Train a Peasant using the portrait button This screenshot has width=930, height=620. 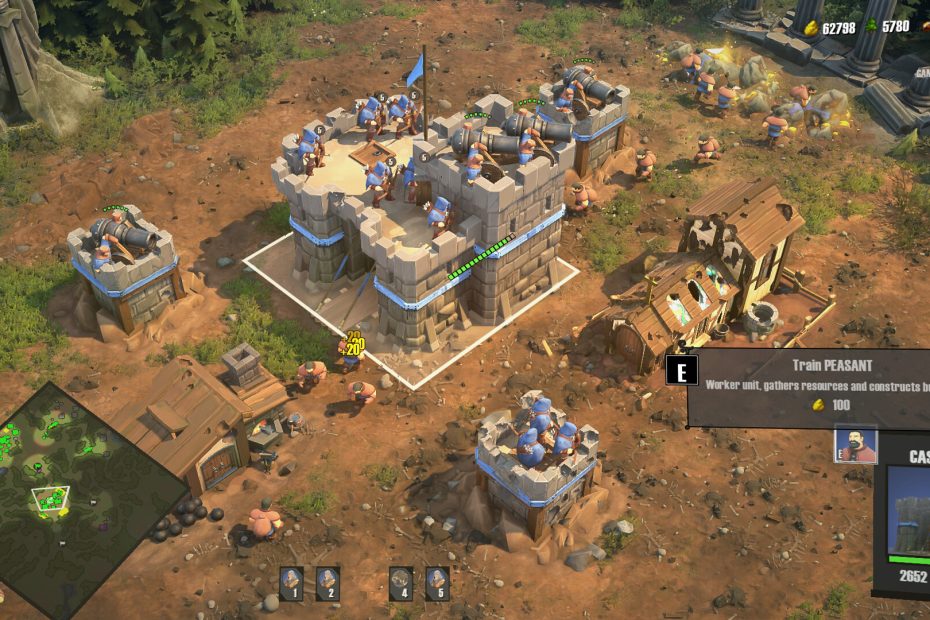click(855, 446)
